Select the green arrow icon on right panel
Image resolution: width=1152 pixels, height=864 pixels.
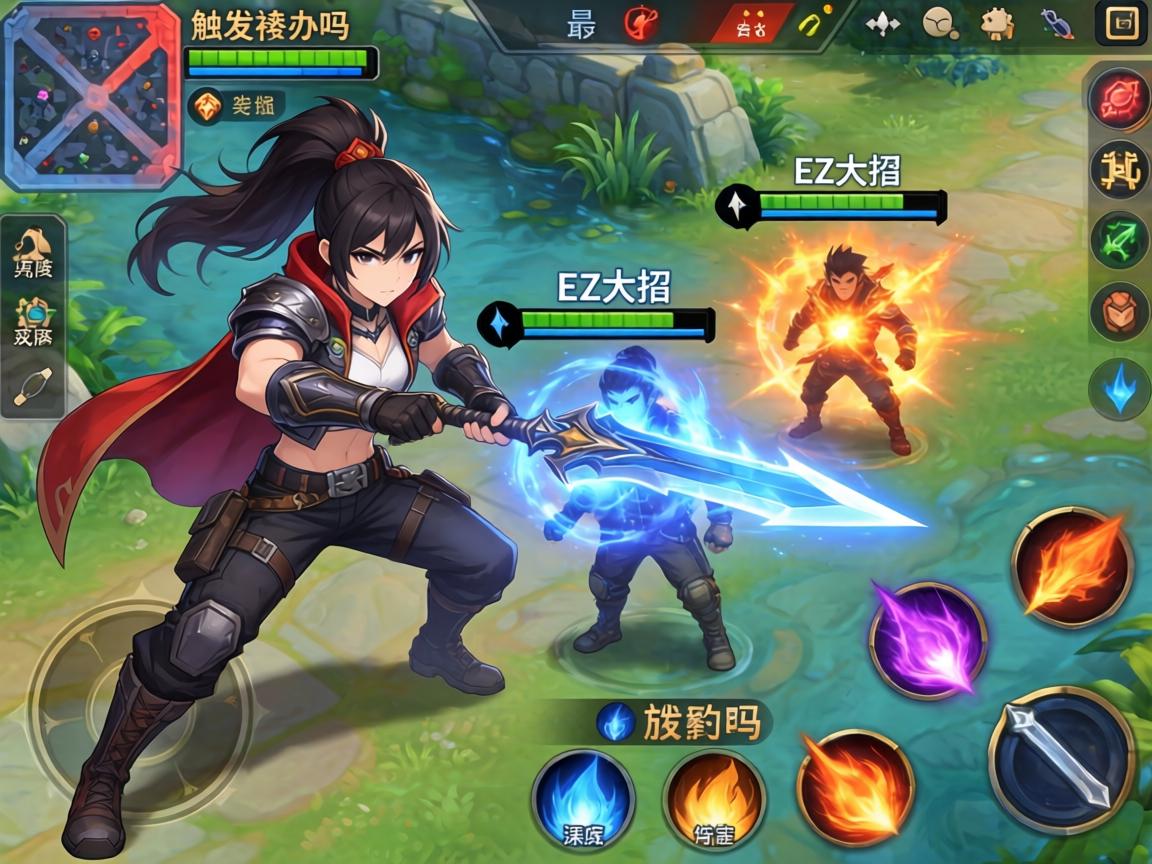[x=1119, y=240]
